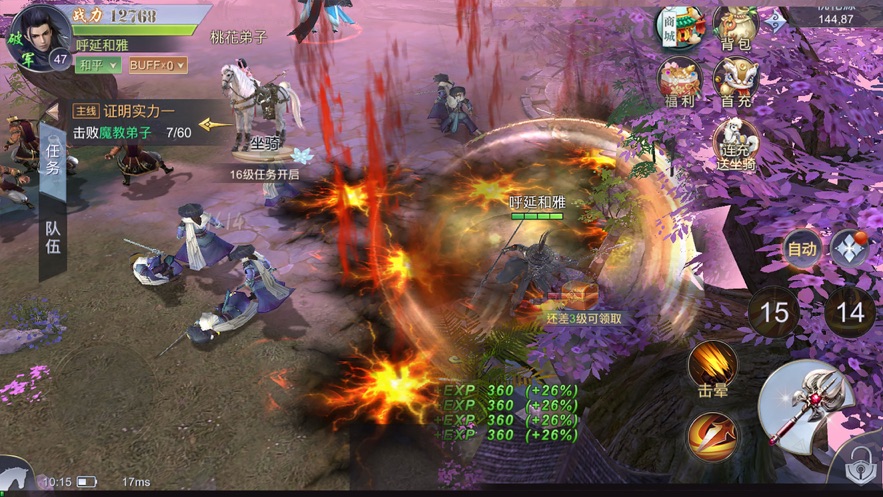Select the 证明实力一 main quest tracker

pyautogui.click(x=135, y=121)
